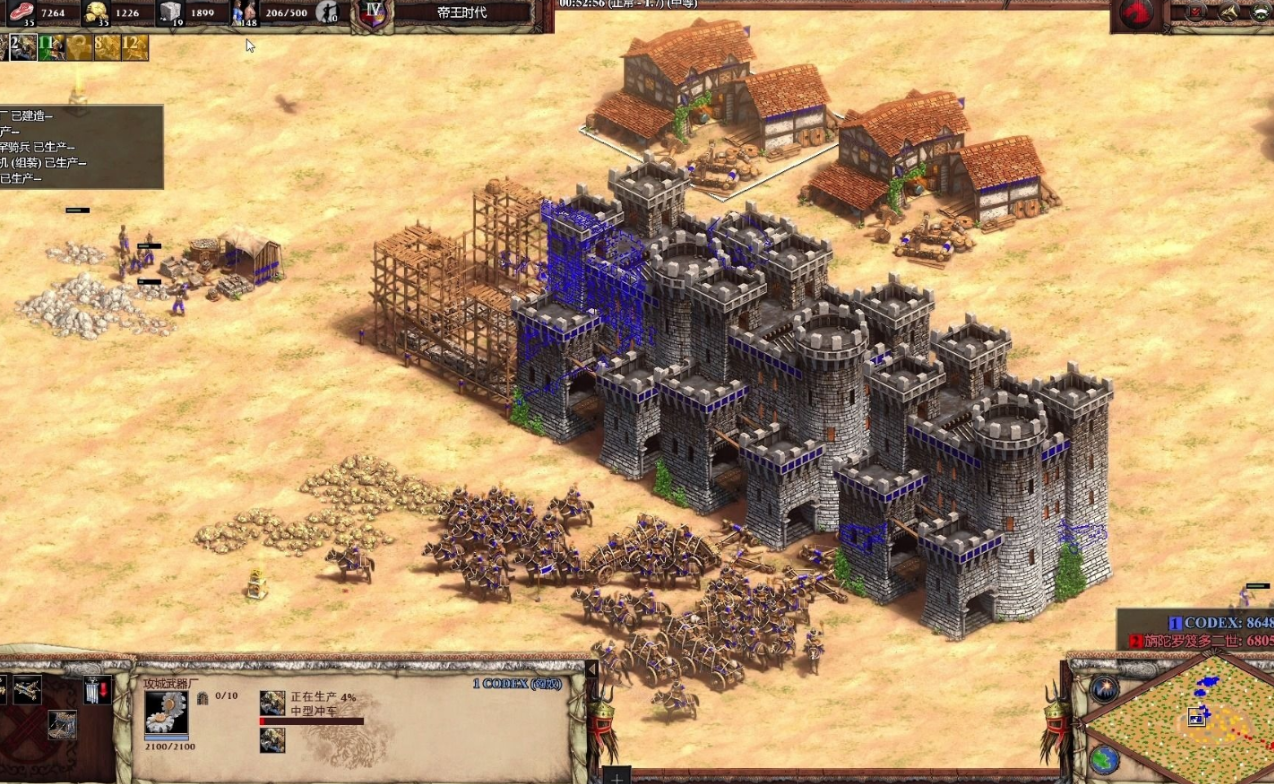Remove the second queued ram
Image resolution: width=1274 pixels, height=784 pixels.
pyautogui.click(x=272, y=740)
